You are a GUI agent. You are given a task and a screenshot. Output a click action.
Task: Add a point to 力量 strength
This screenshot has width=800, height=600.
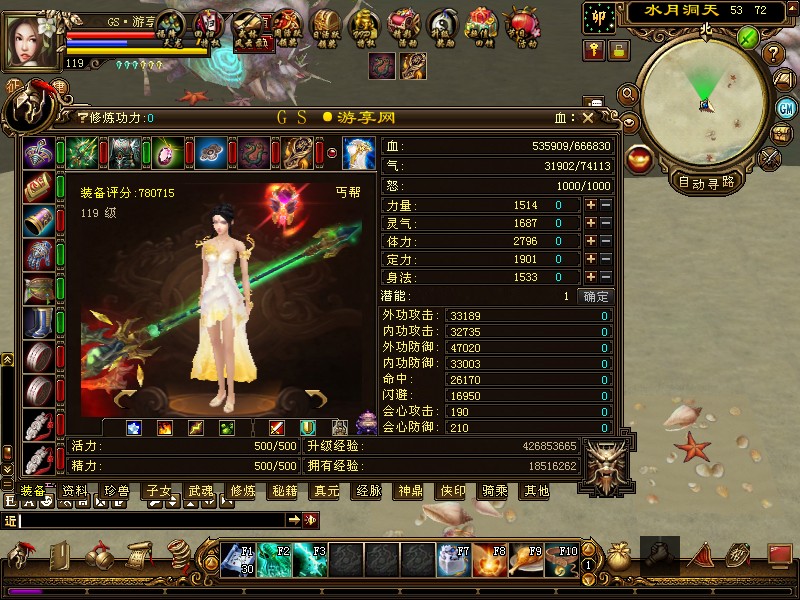(591, 205)
